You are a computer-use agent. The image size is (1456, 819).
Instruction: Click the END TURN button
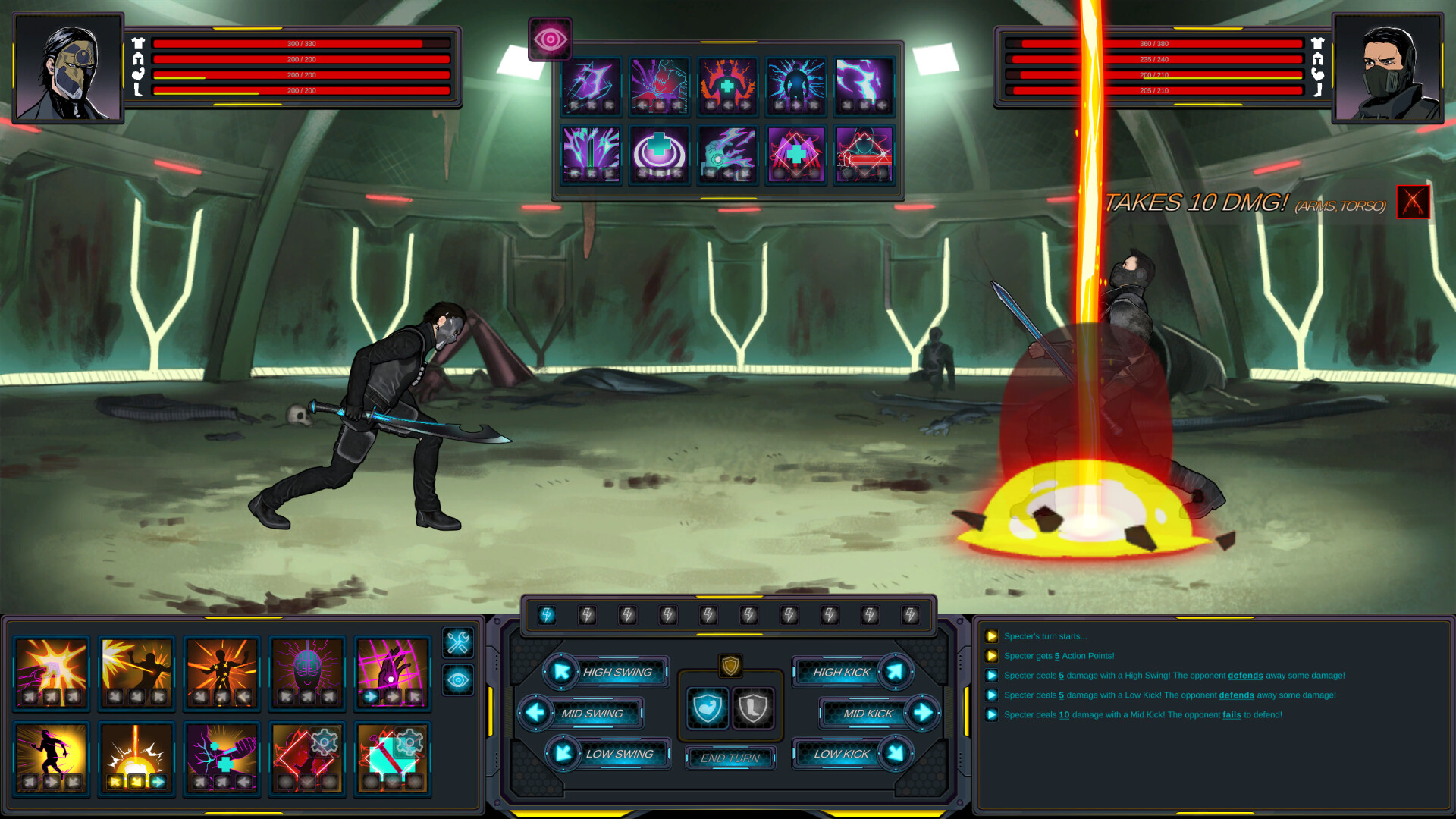[x=730, y=758]
